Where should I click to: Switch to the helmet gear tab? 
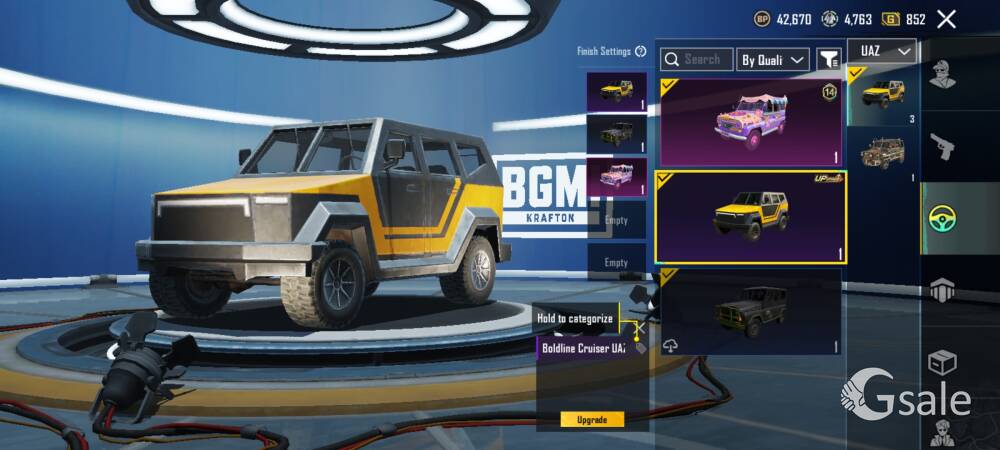941,290
